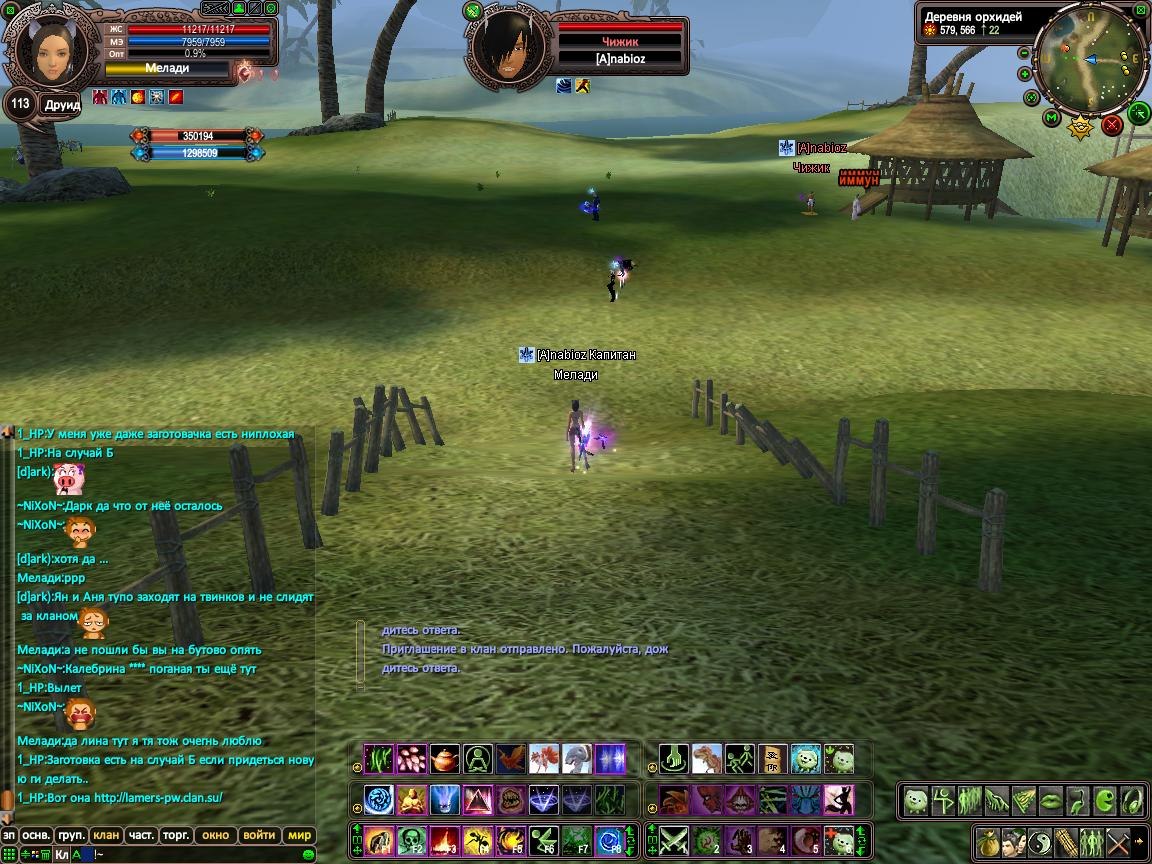Switch chat to the 'мир' tab
Image resolution: width=1152 pixels, height=864 pixels.
(299, 835)
